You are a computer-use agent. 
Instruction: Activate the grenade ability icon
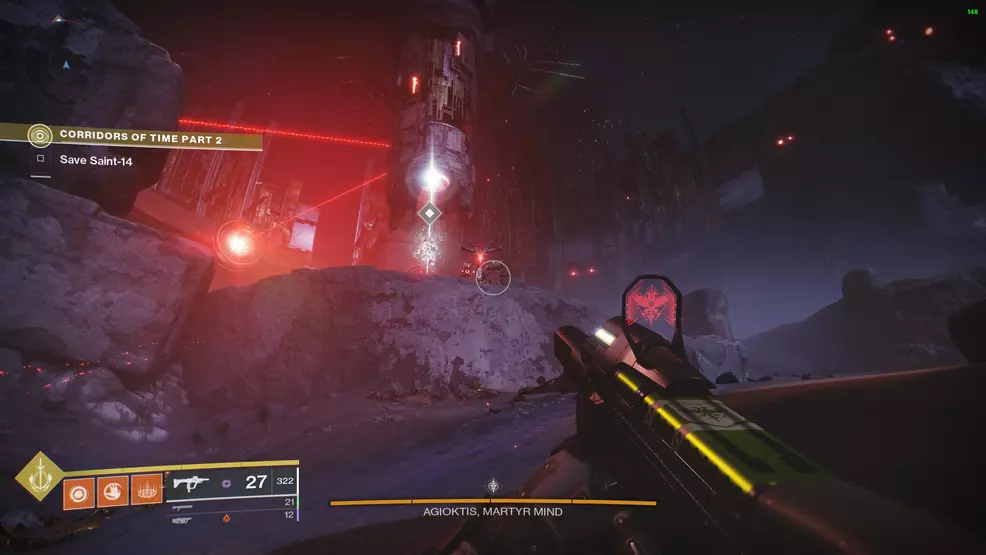point(79,491)
